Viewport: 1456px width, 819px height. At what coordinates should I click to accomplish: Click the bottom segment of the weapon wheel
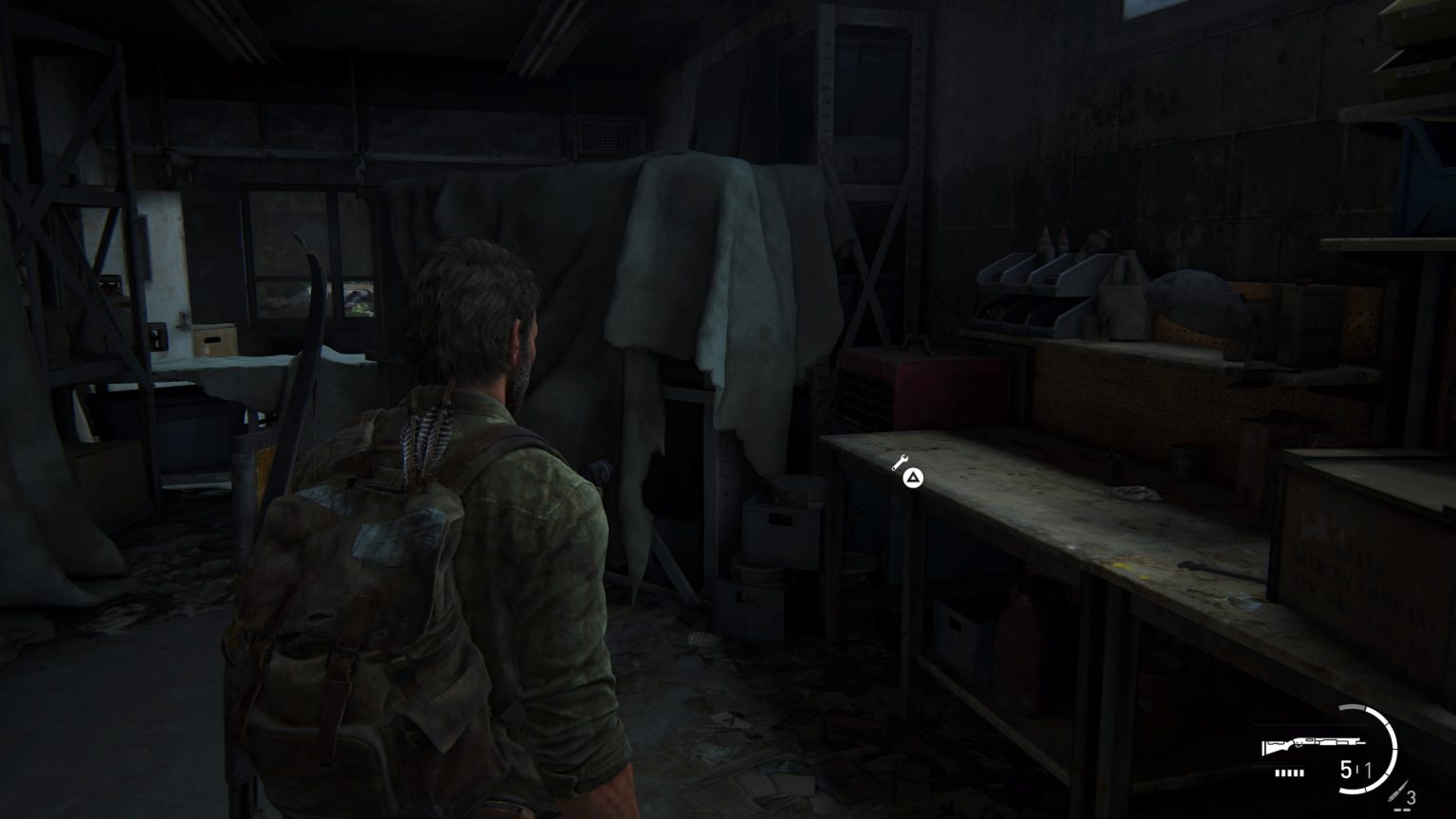pos(1354,792)
